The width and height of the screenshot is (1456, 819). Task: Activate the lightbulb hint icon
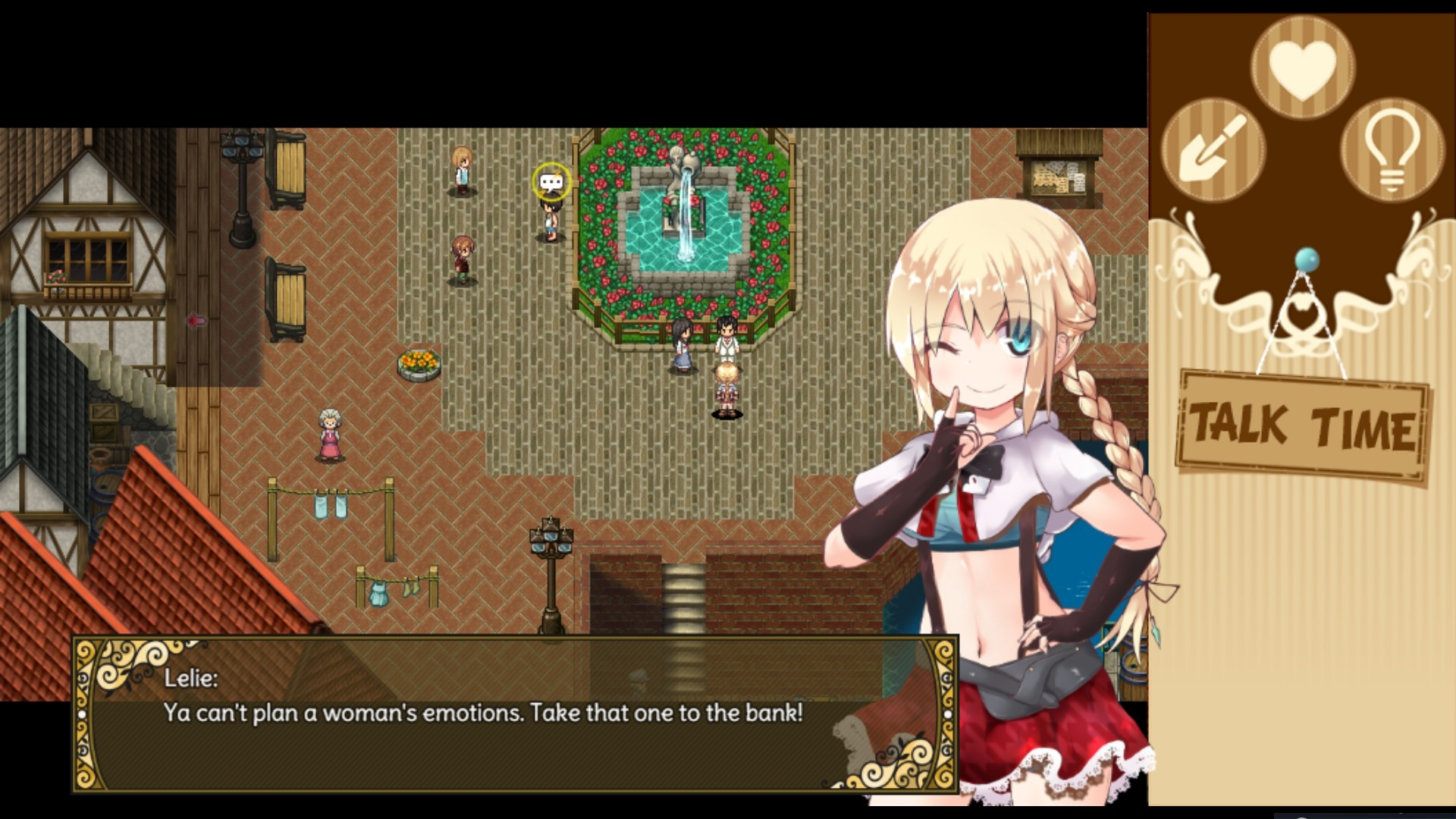(x=1392, y=149)
